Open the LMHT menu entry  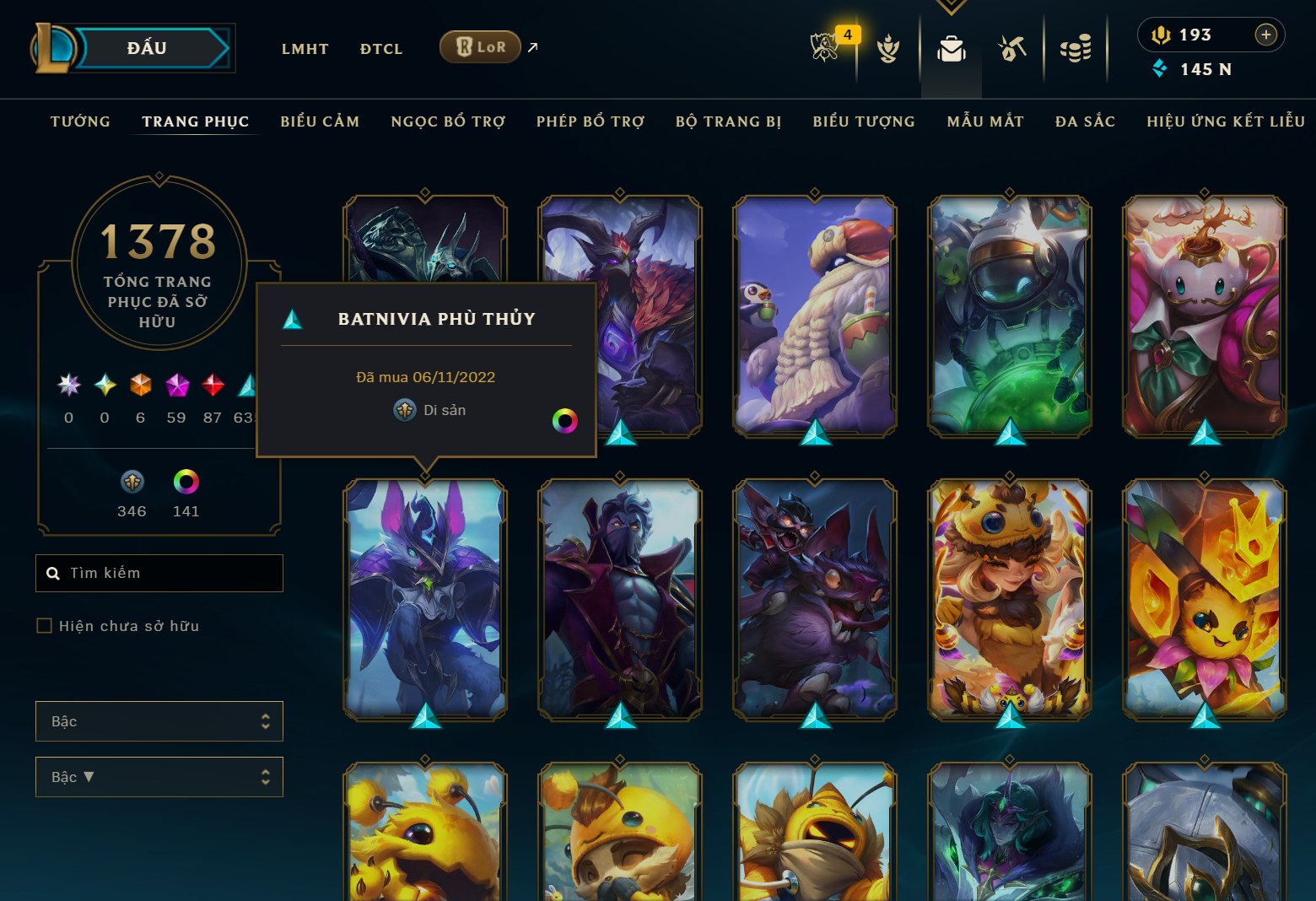pyautogui.click(x=305, y=49)
